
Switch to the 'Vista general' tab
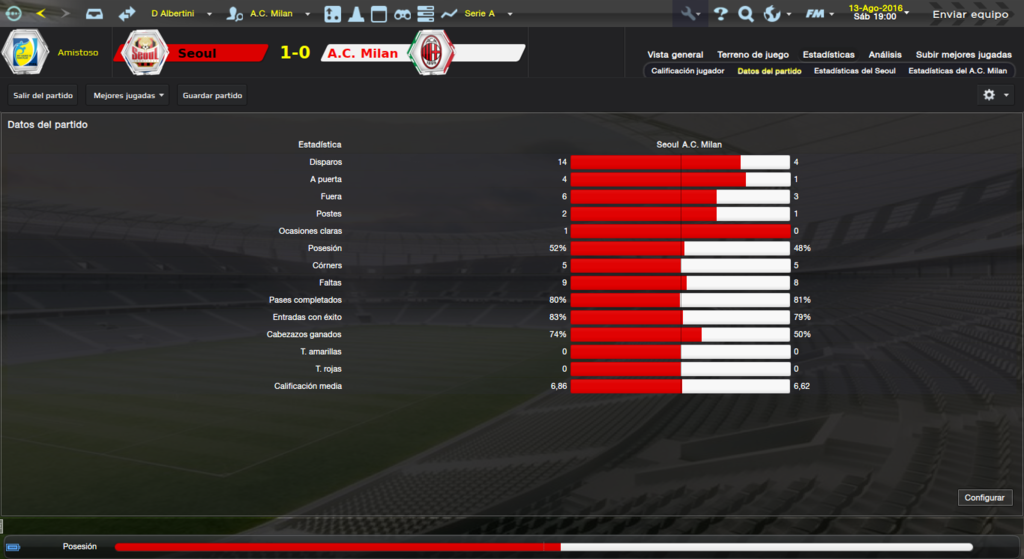[x=675, y=55]
